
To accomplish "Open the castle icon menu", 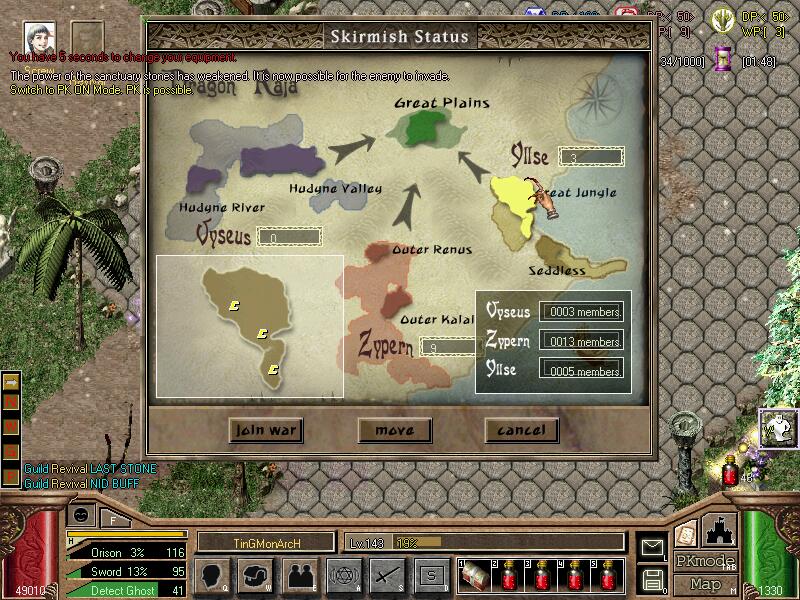I will point(720,528).
